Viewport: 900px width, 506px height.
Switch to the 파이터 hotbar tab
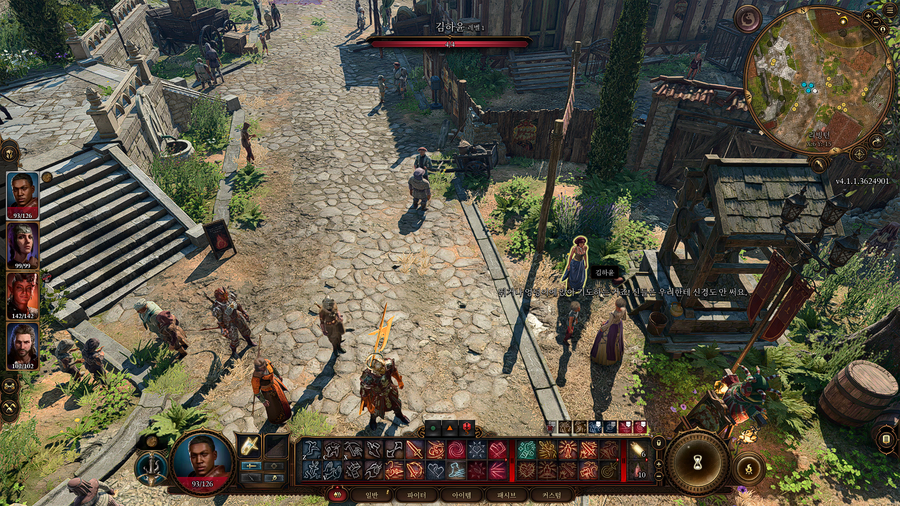417,494
